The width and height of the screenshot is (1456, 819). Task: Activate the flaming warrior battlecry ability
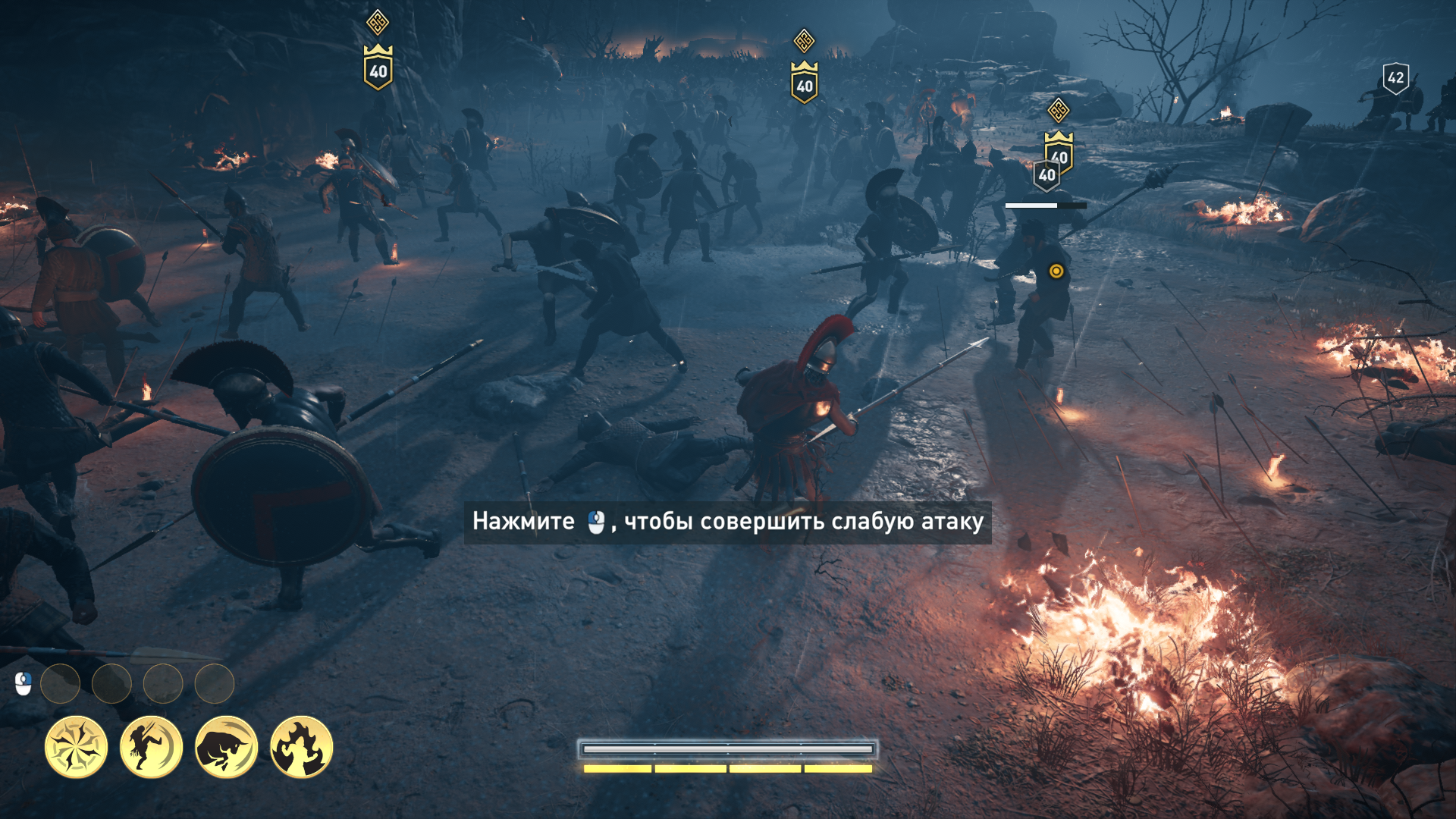click(x=301, y=747)
